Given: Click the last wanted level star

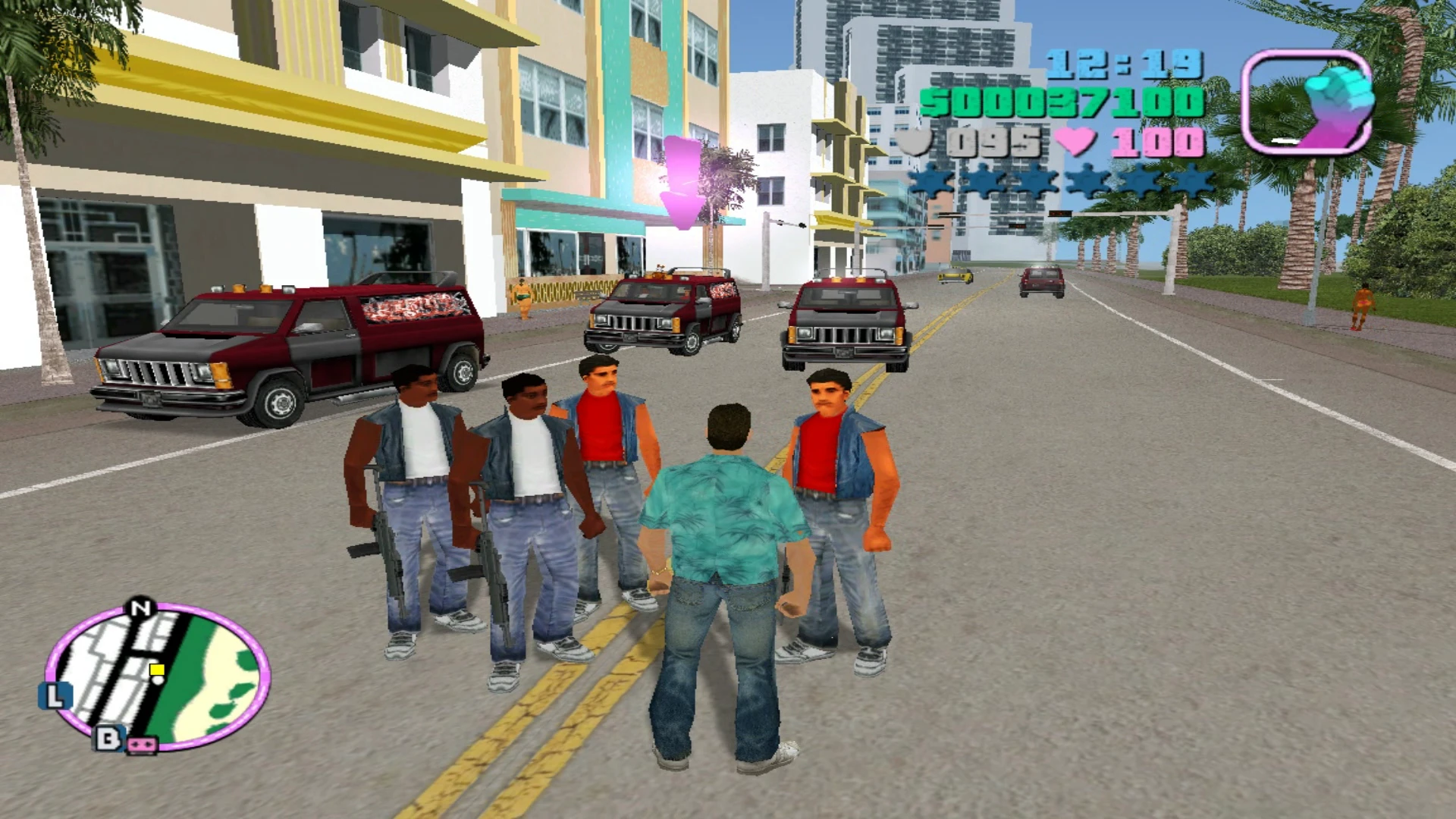Looking at the screenshot, I should click(x=1194, y=181).
